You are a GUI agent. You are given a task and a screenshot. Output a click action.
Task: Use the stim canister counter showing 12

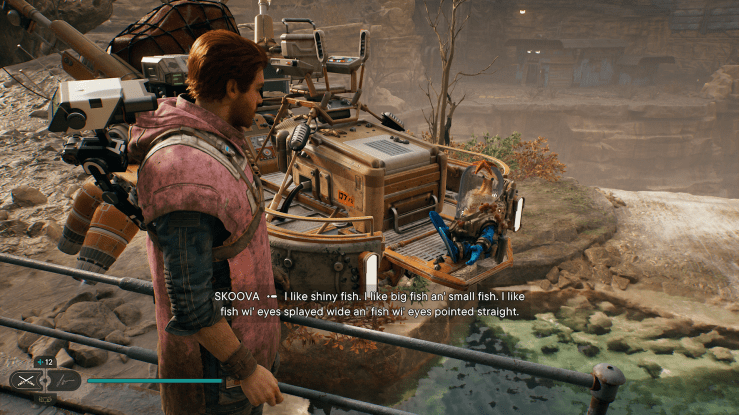pos(46,362)
